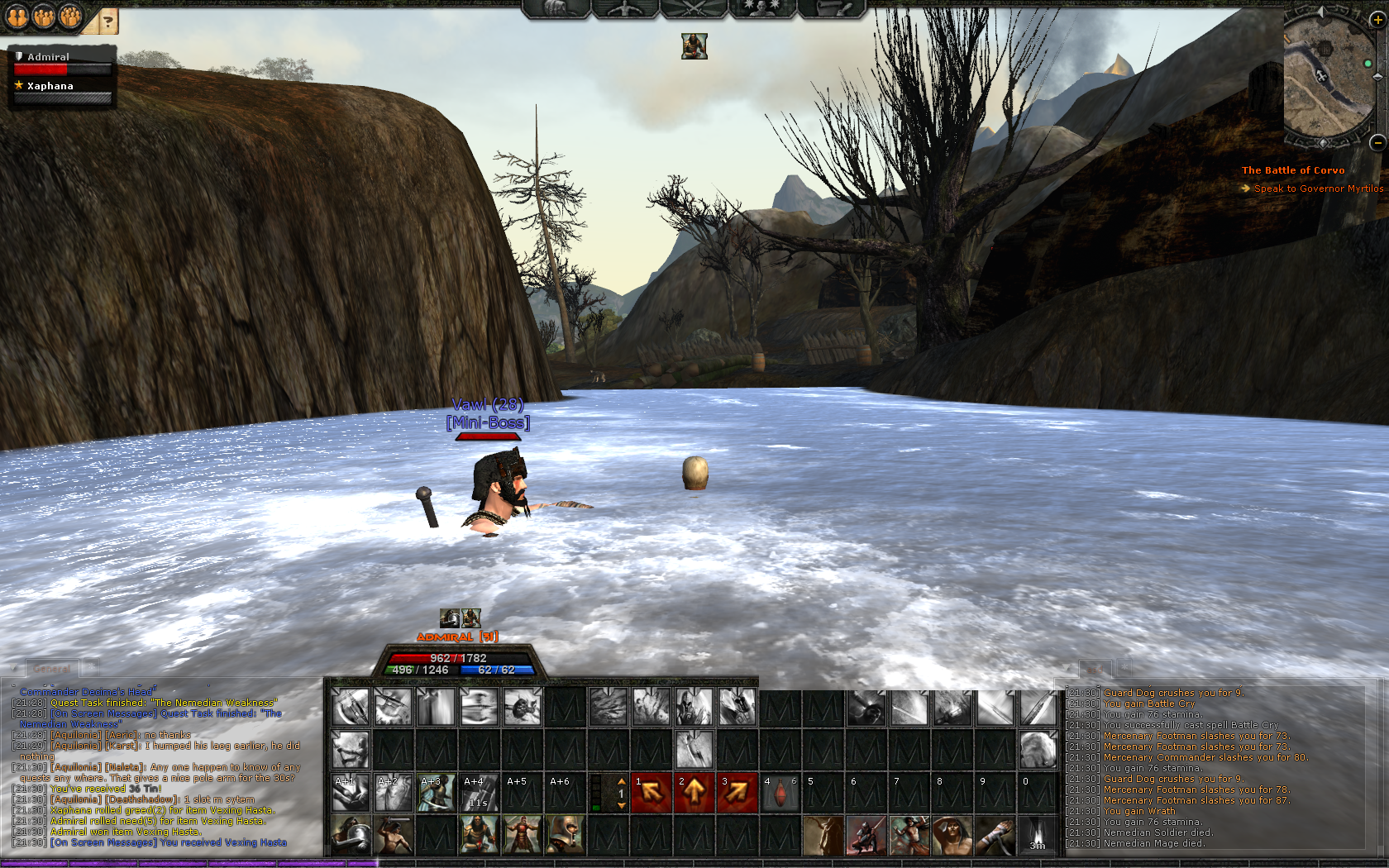This screenshot has height=868, width=1389.
Task: Activate the ability on cooldown in slot A+4
Action: pyautogui.click(x=479, y=793)
